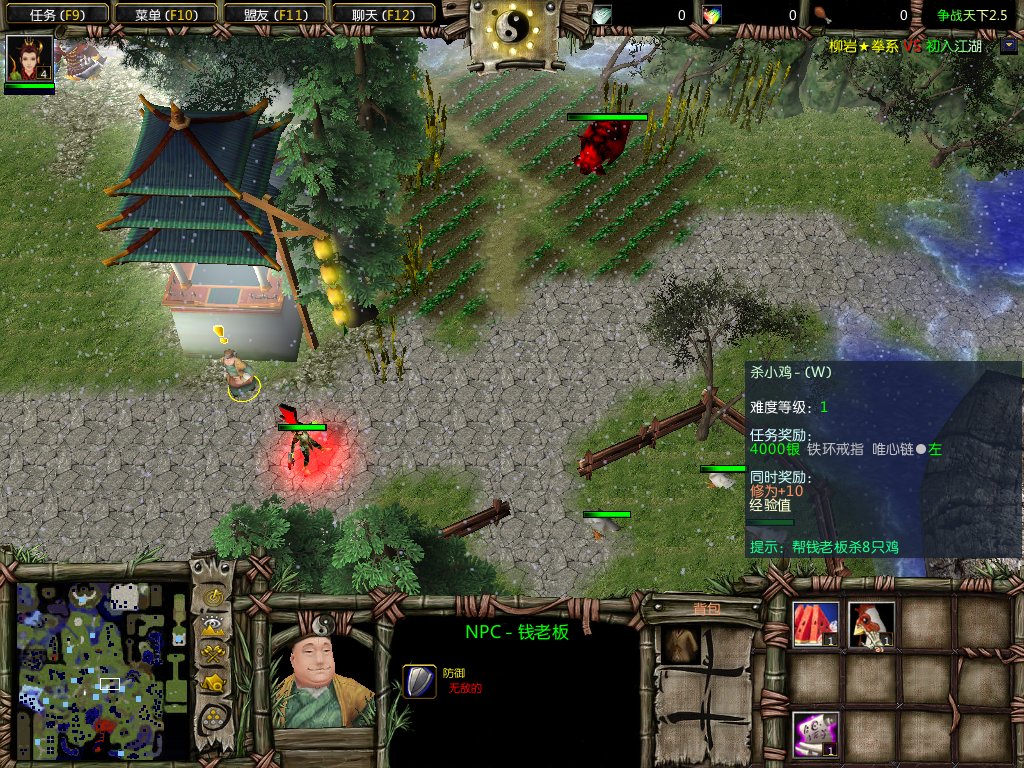Select the 防御 shield armor icon
Viewport: 1024px width, 768px height.
tap(419, 681)
